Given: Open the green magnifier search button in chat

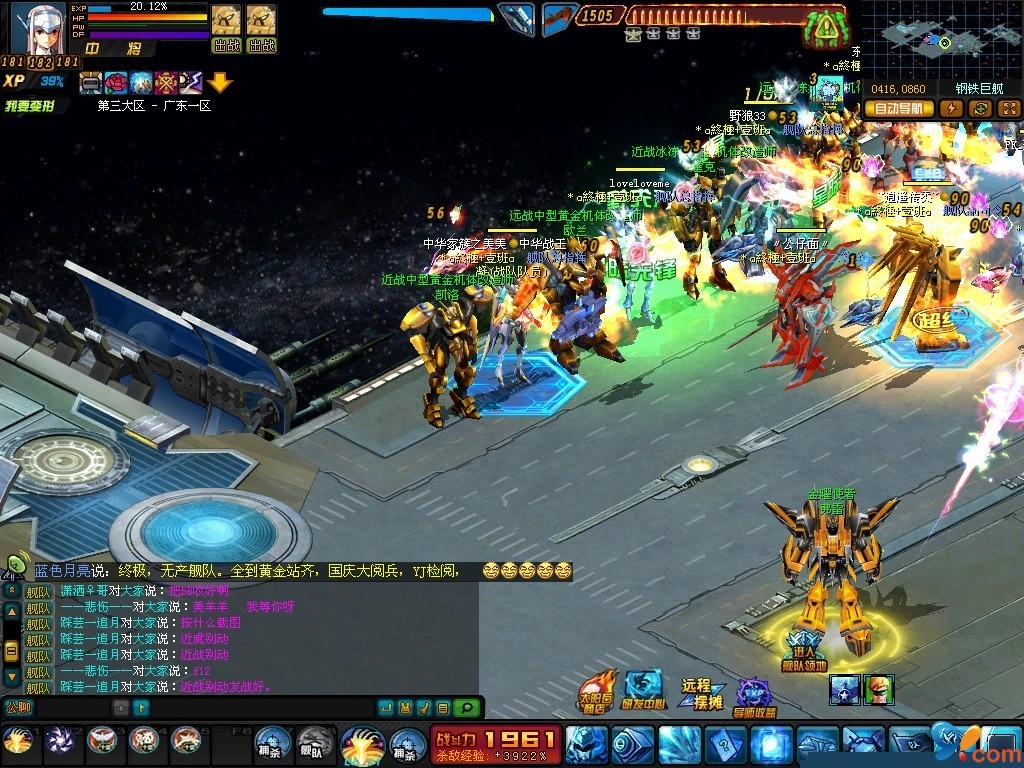Looking at the screenshot, I should 466,708.
